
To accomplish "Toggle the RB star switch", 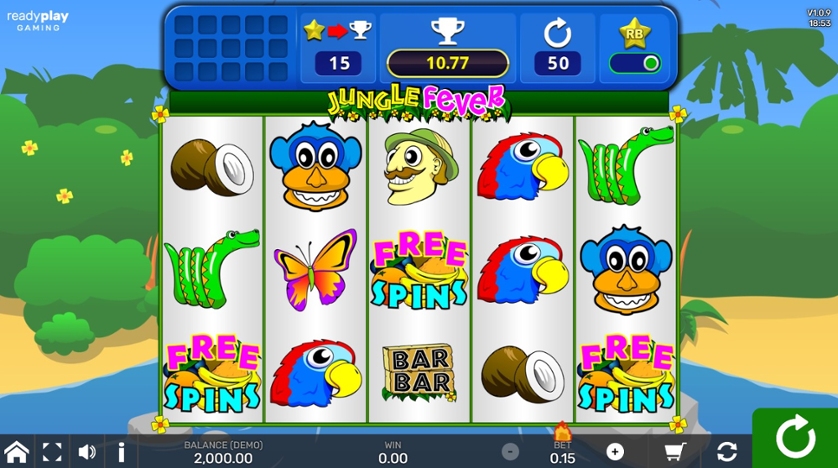I will click(636, 64).
